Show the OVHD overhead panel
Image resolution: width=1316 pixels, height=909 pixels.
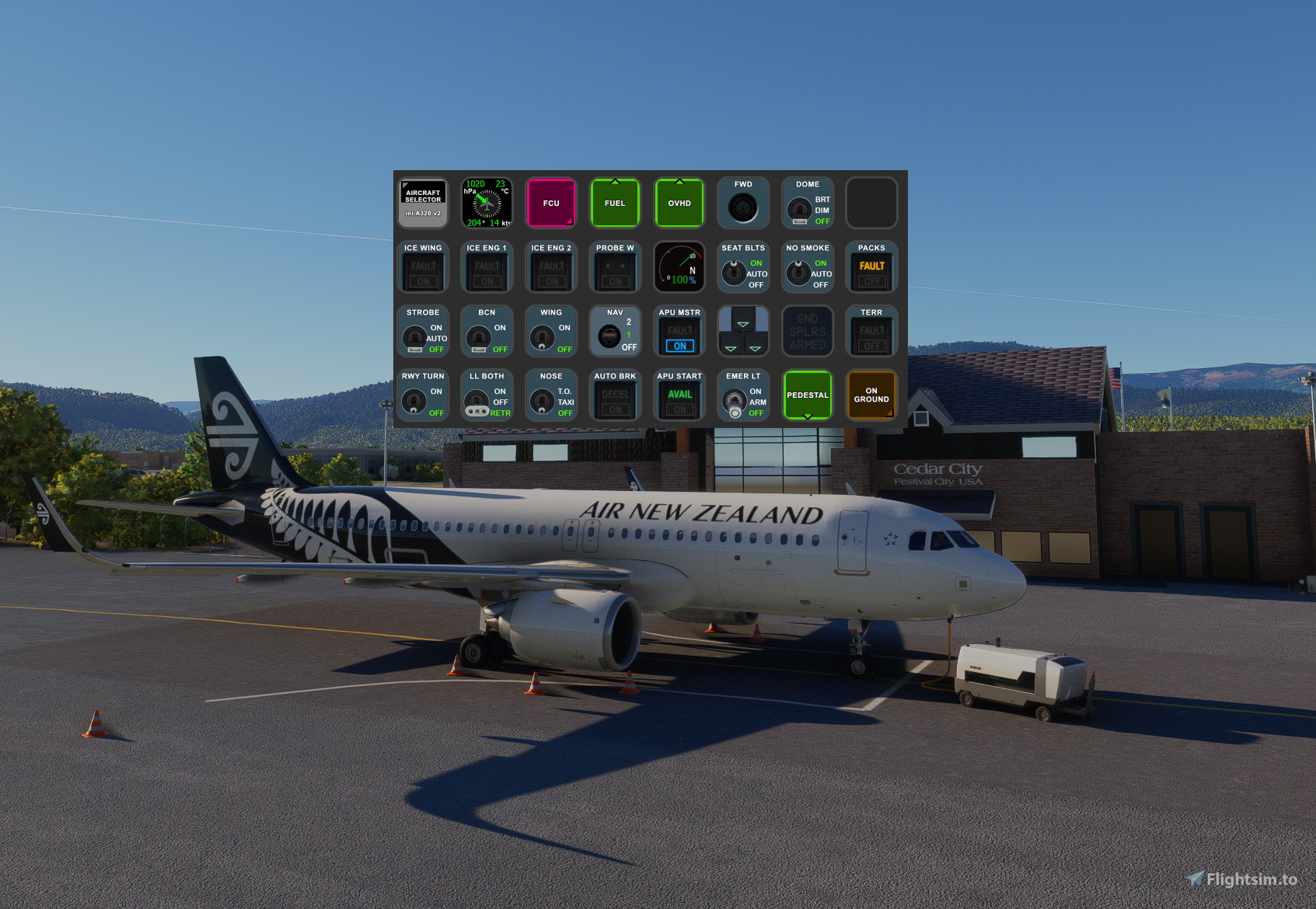tap(679, 203)
